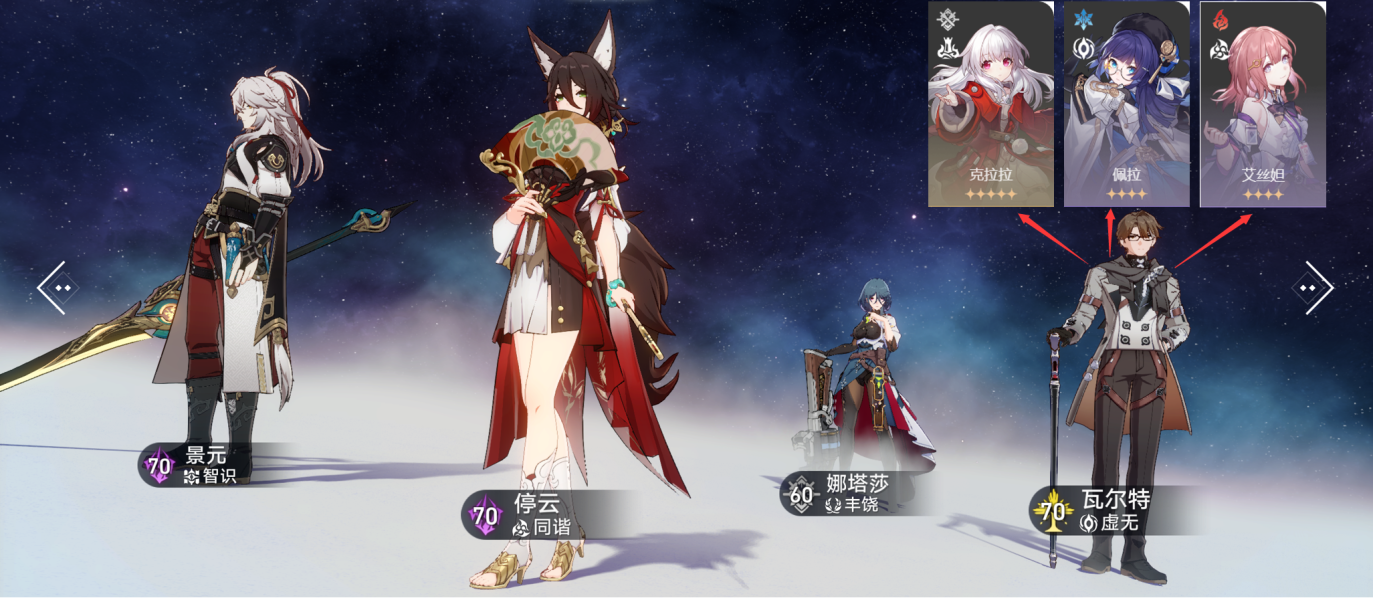
Task: Choose the 佩拉 character card
Action: [x=1126, y=104]
